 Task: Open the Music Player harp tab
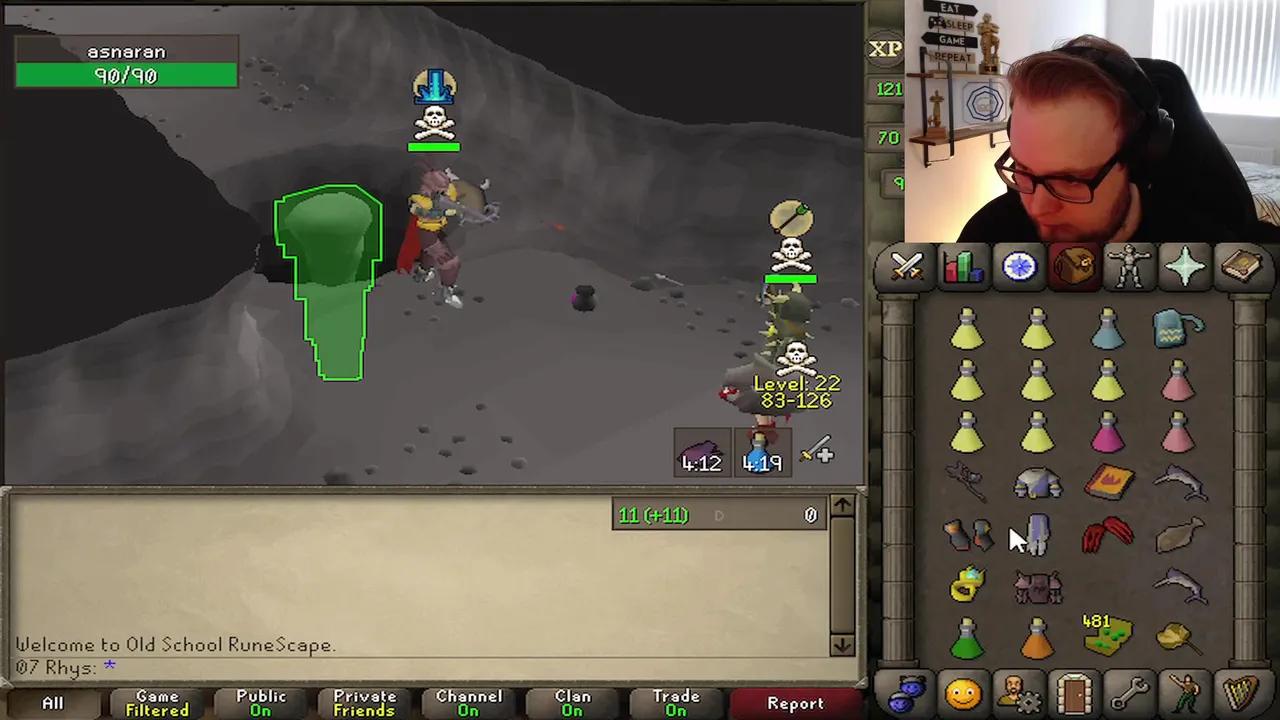point(1241,690)
